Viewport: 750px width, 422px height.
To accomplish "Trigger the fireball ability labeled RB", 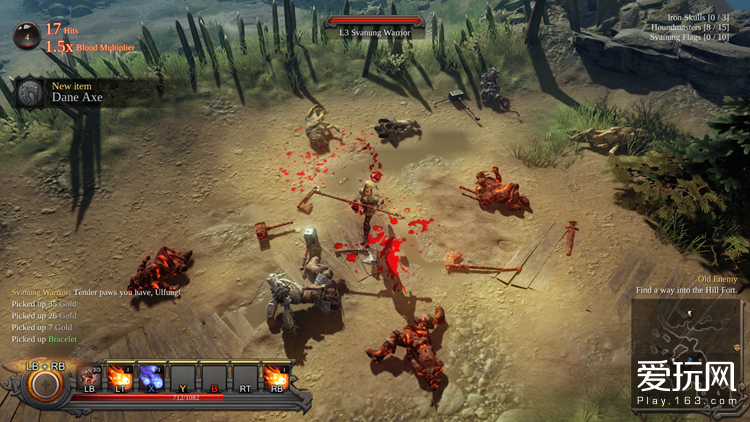I will click(274, 376).
